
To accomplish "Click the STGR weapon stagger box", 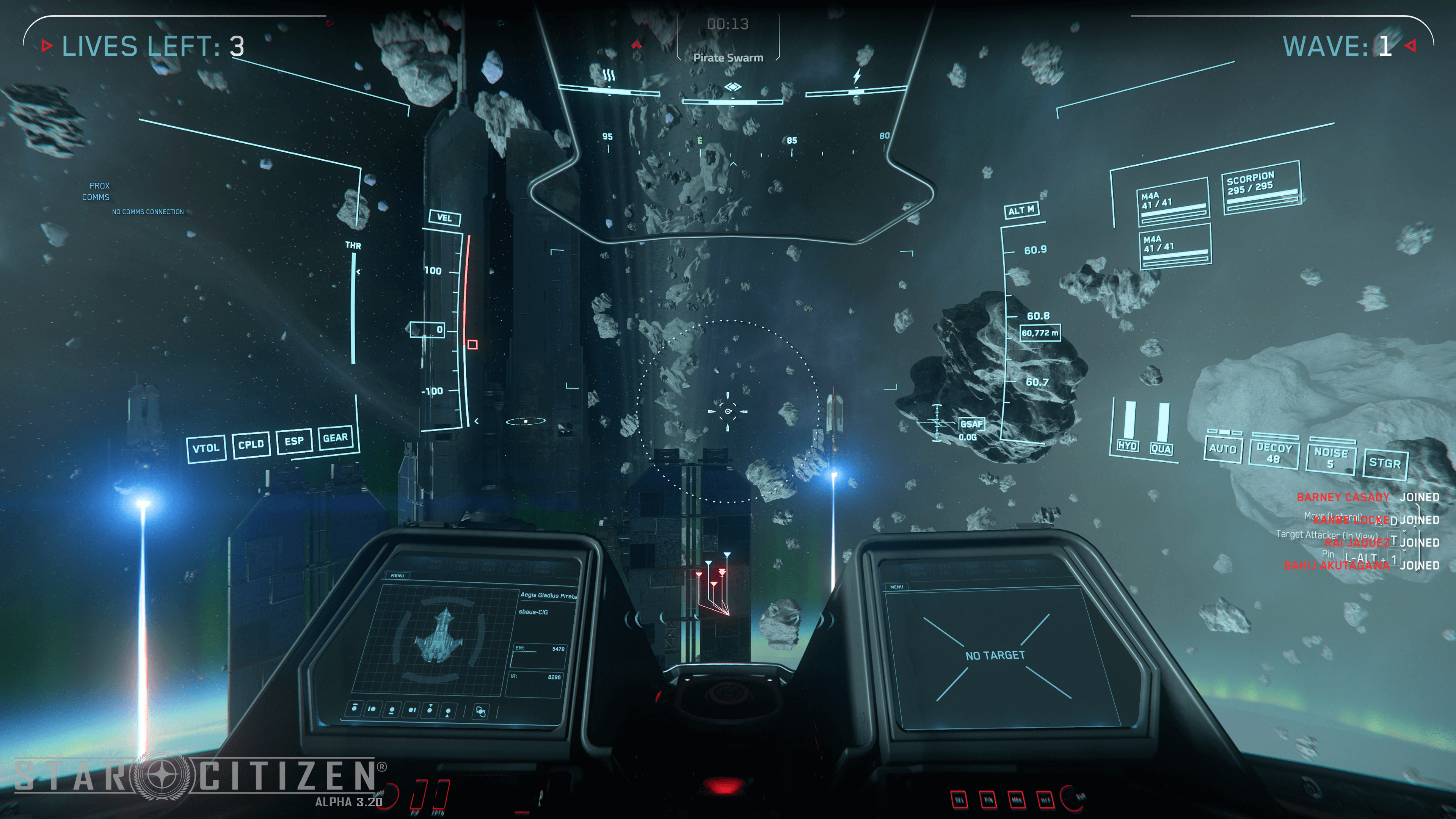I will [1384, 463].
